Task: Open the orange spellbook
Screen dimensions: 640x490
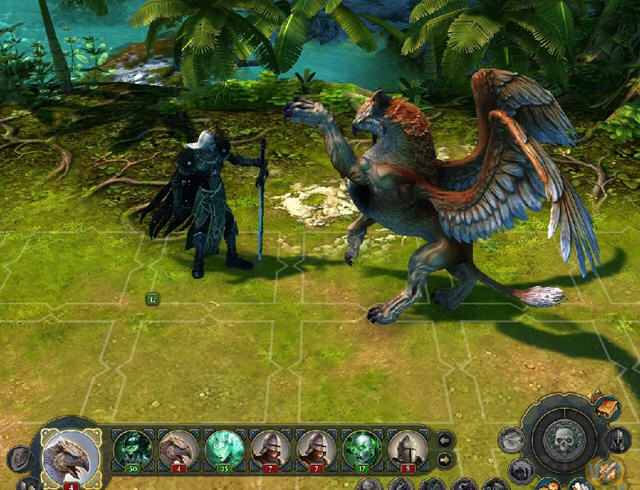Action: tap(607, 408)
